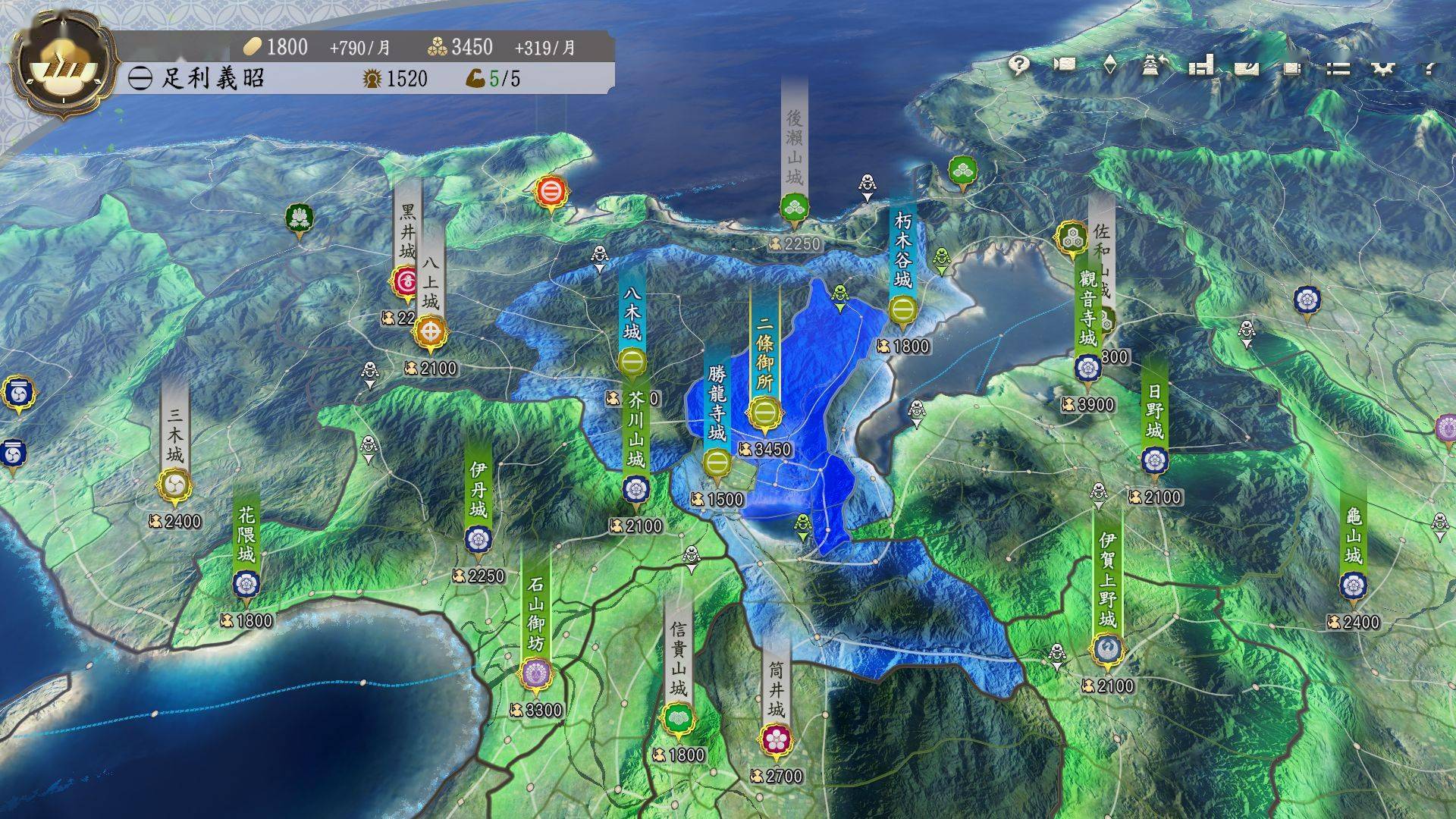Open the gear settings icon
This screenshot has width=1456, height=819.
coord(1383,68)
